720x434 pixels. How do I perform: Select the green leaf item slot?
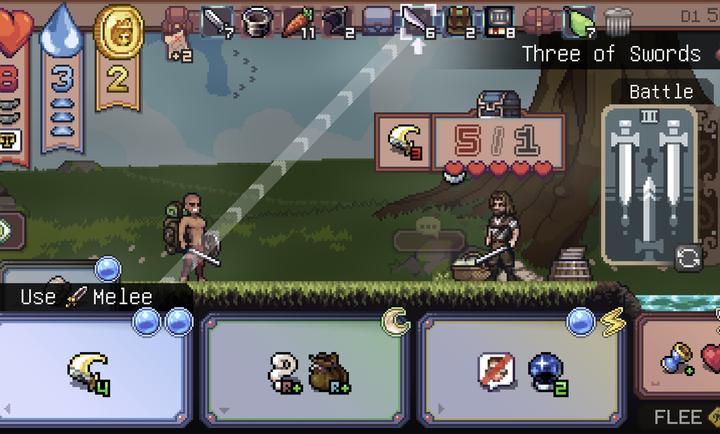579,21
